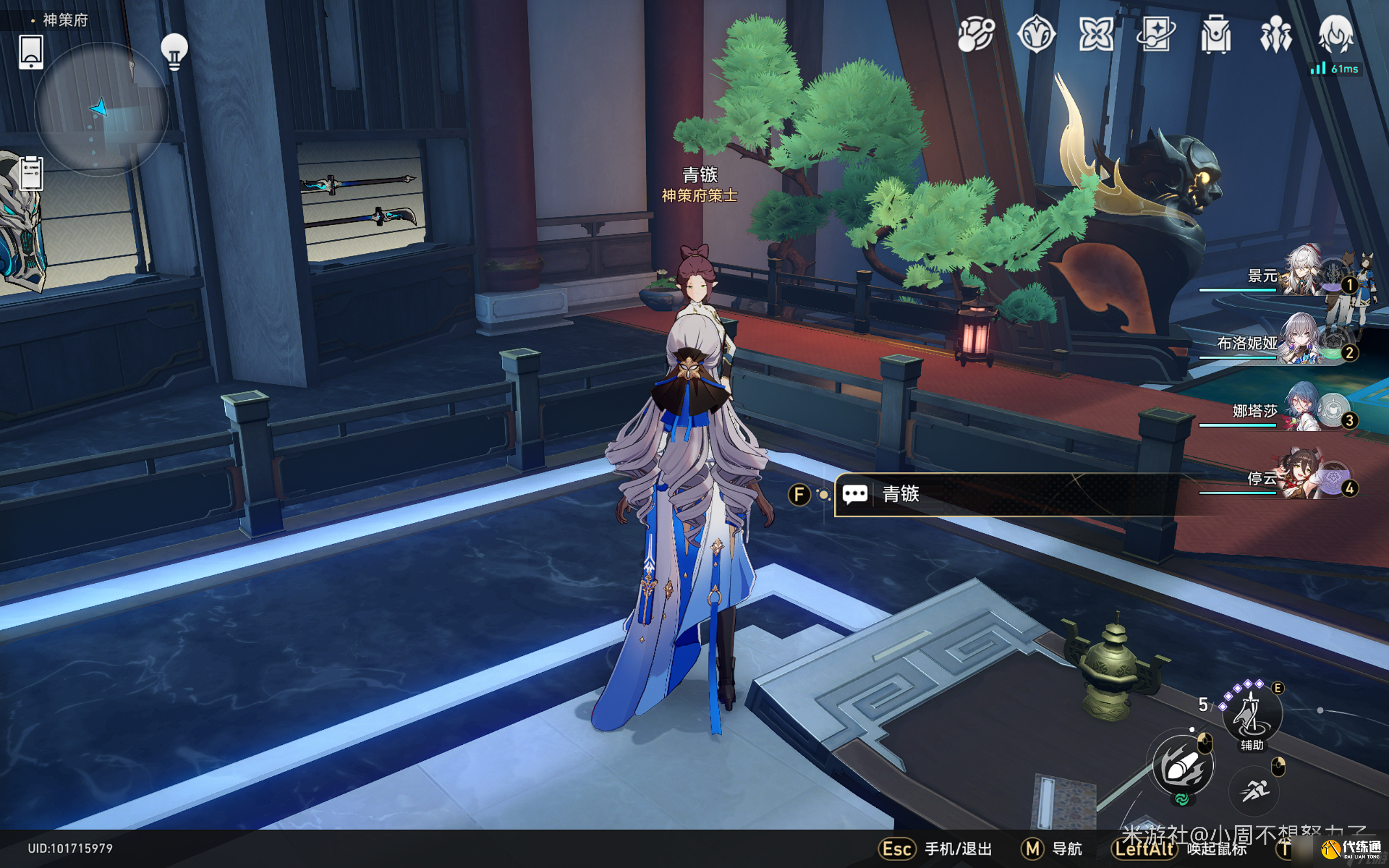Open the suitcase inventory icon
This screenshot has width=1389, height=868.
(1216, 34)
